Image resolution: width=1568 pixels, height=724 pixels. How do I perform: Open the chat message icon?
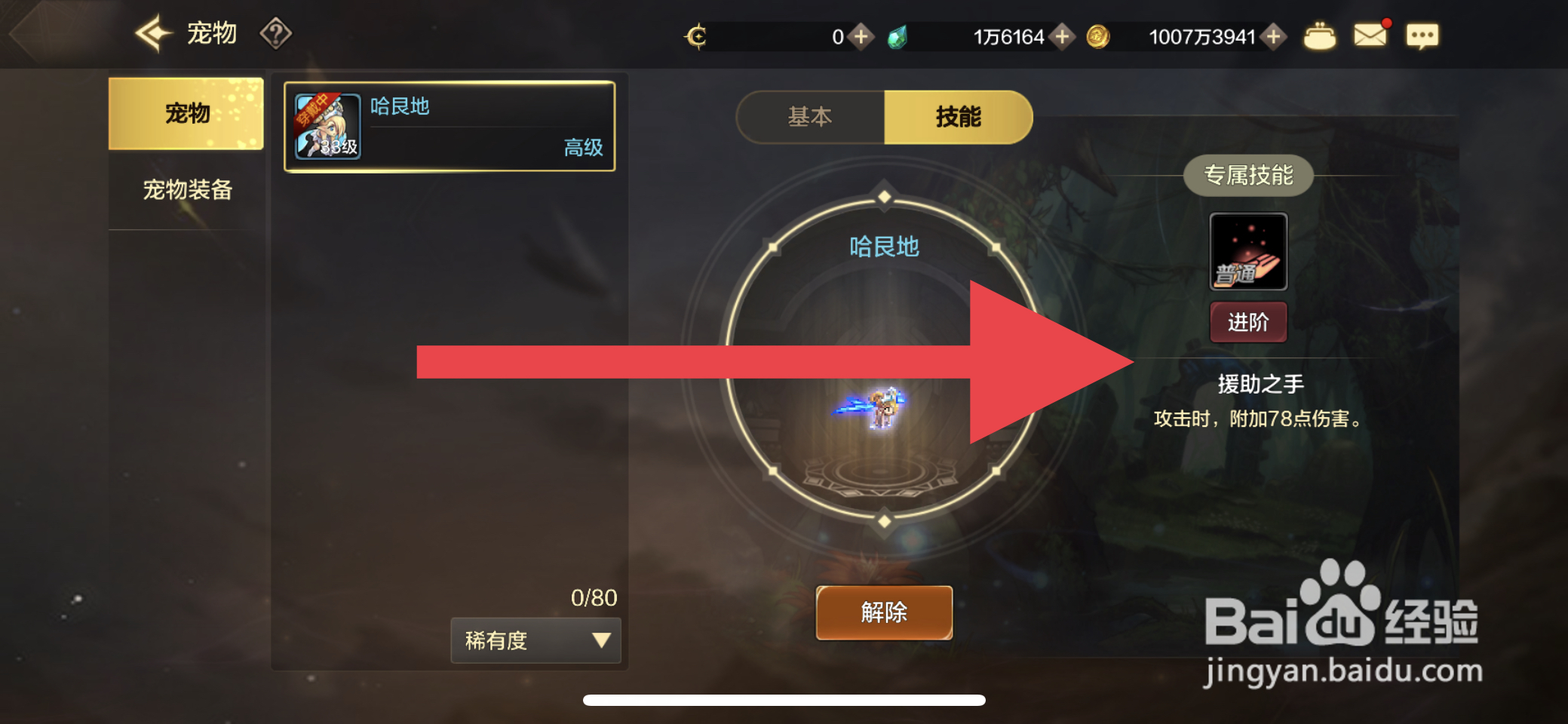click(x=1422, y=35)
